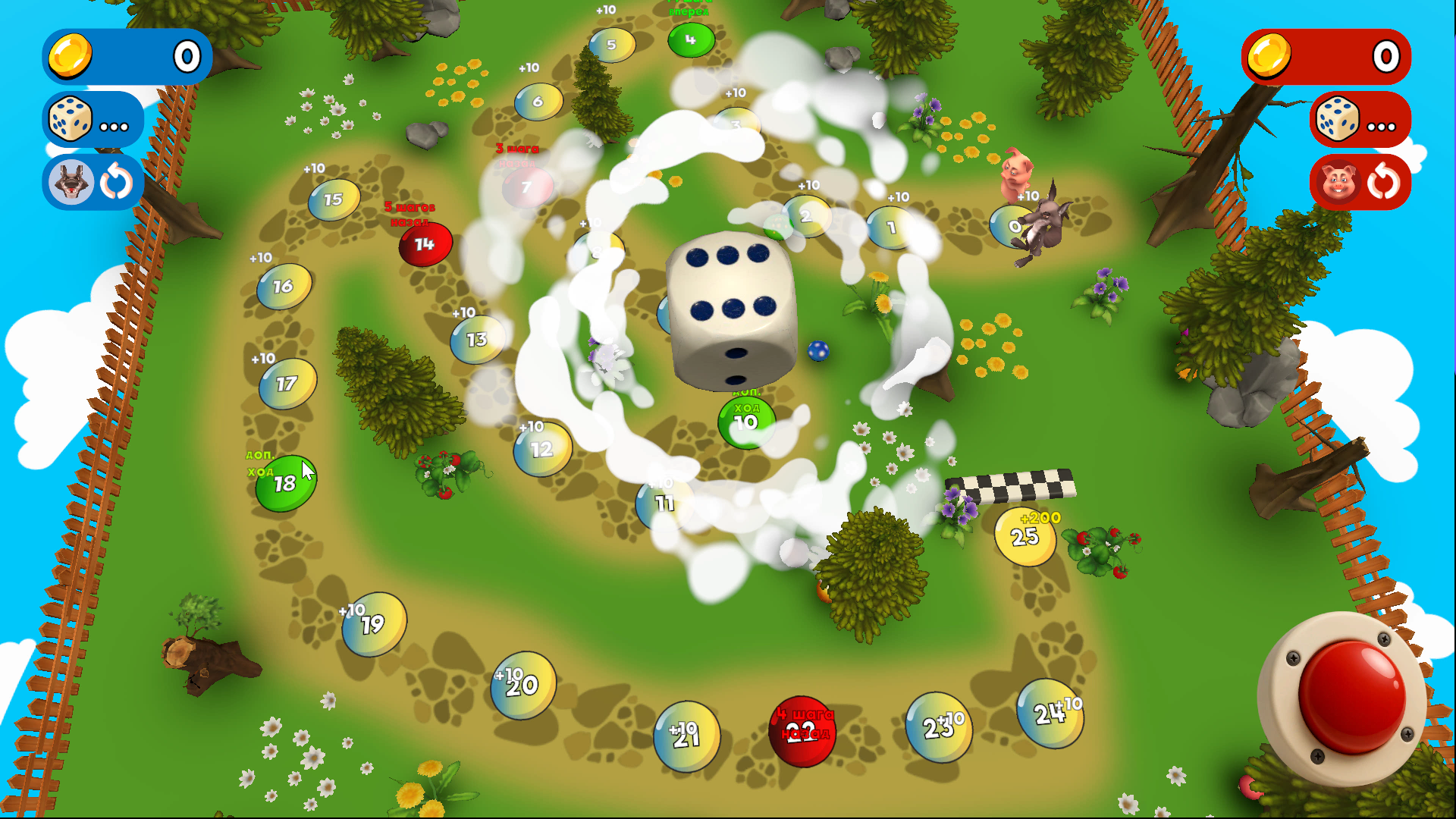Click the small blue die near the big die
This screenshot has height=819, width=1456.
click(818, 351)
